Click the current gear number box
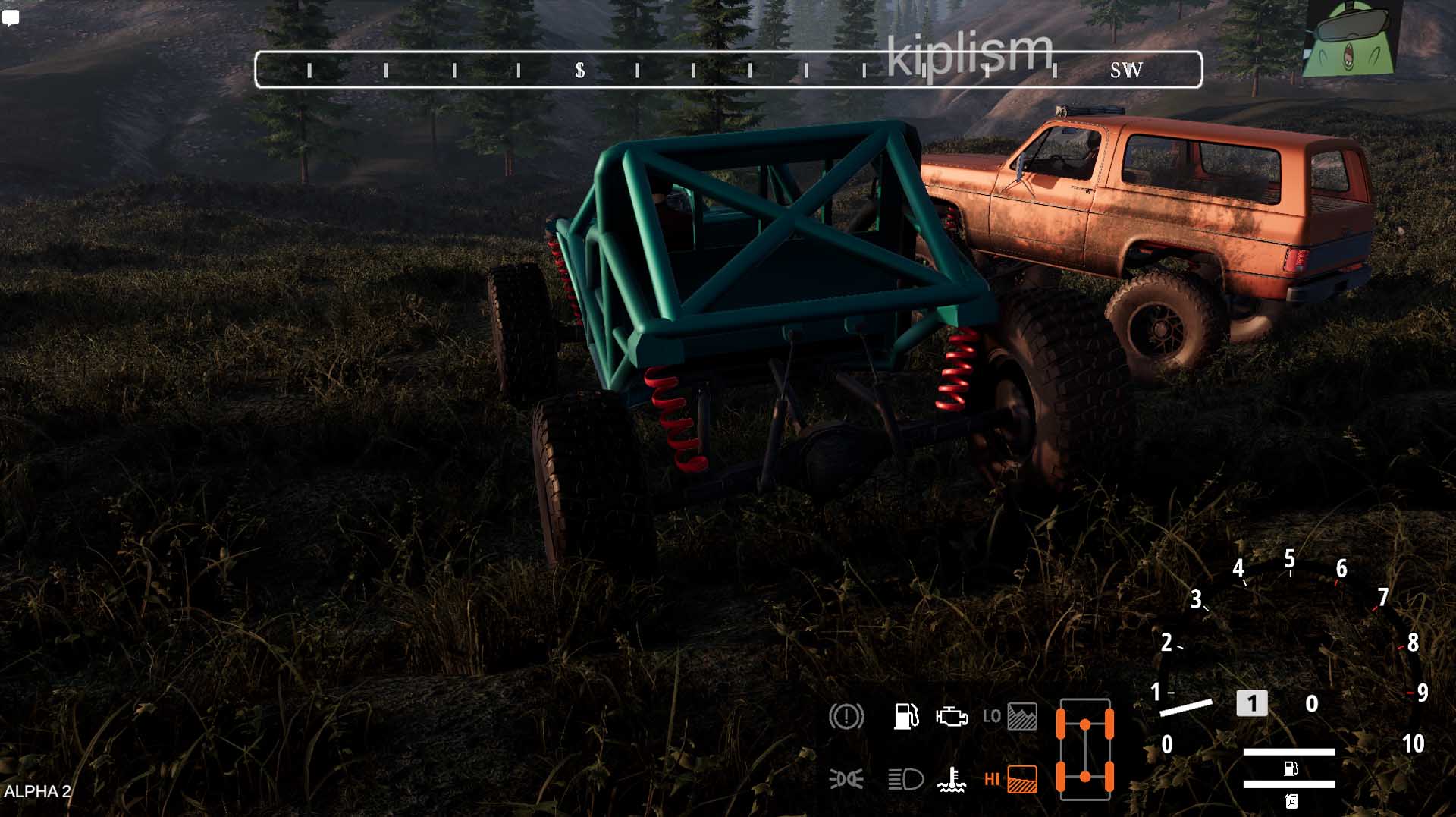The height and width of the screenshot is (817, 1456). click(1251, 703)
